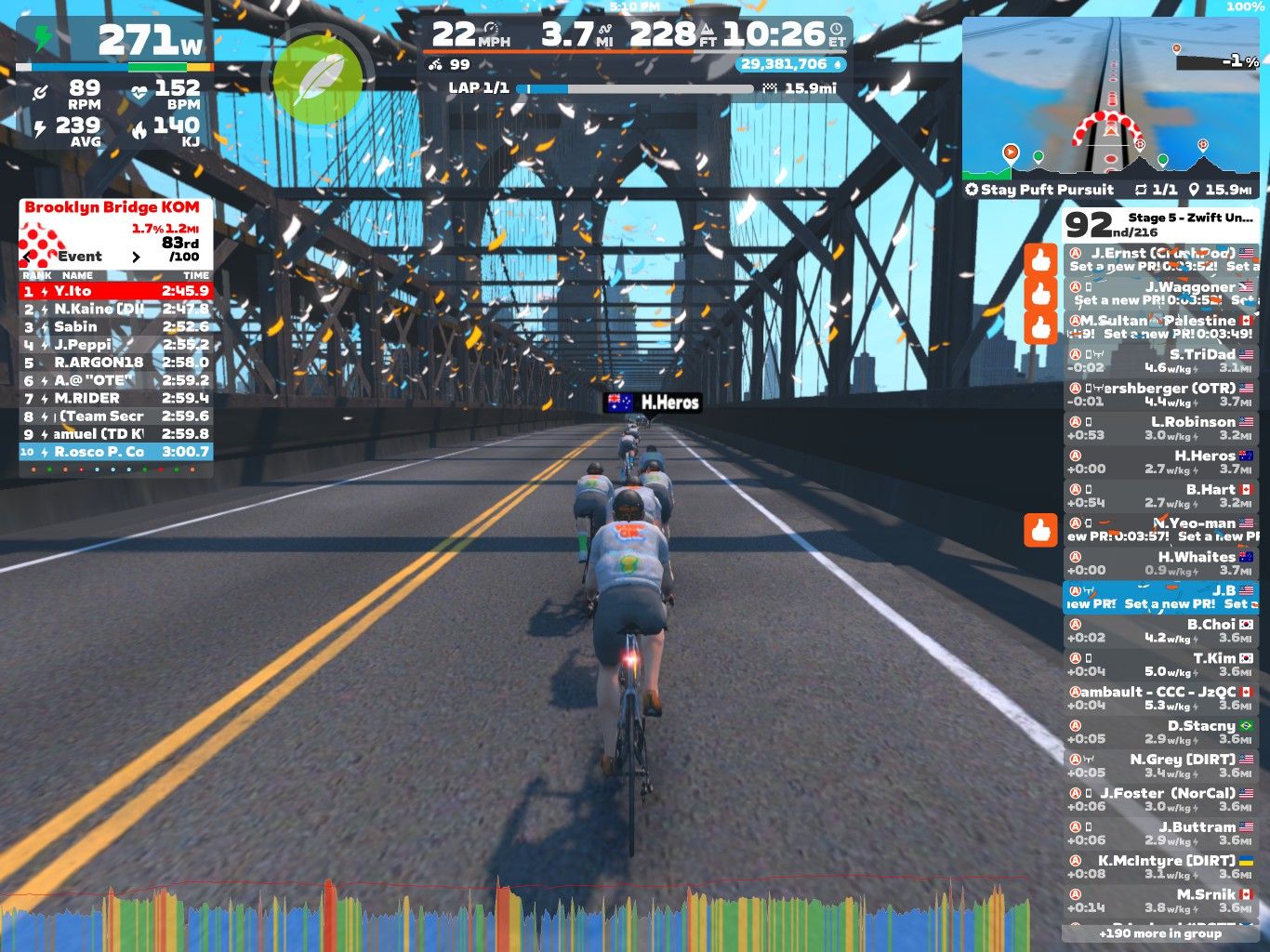Viewport: 1270px width, 952px height.
Task: Select the Event tab on the KOM leaderboard
Action: click(80, 257)
